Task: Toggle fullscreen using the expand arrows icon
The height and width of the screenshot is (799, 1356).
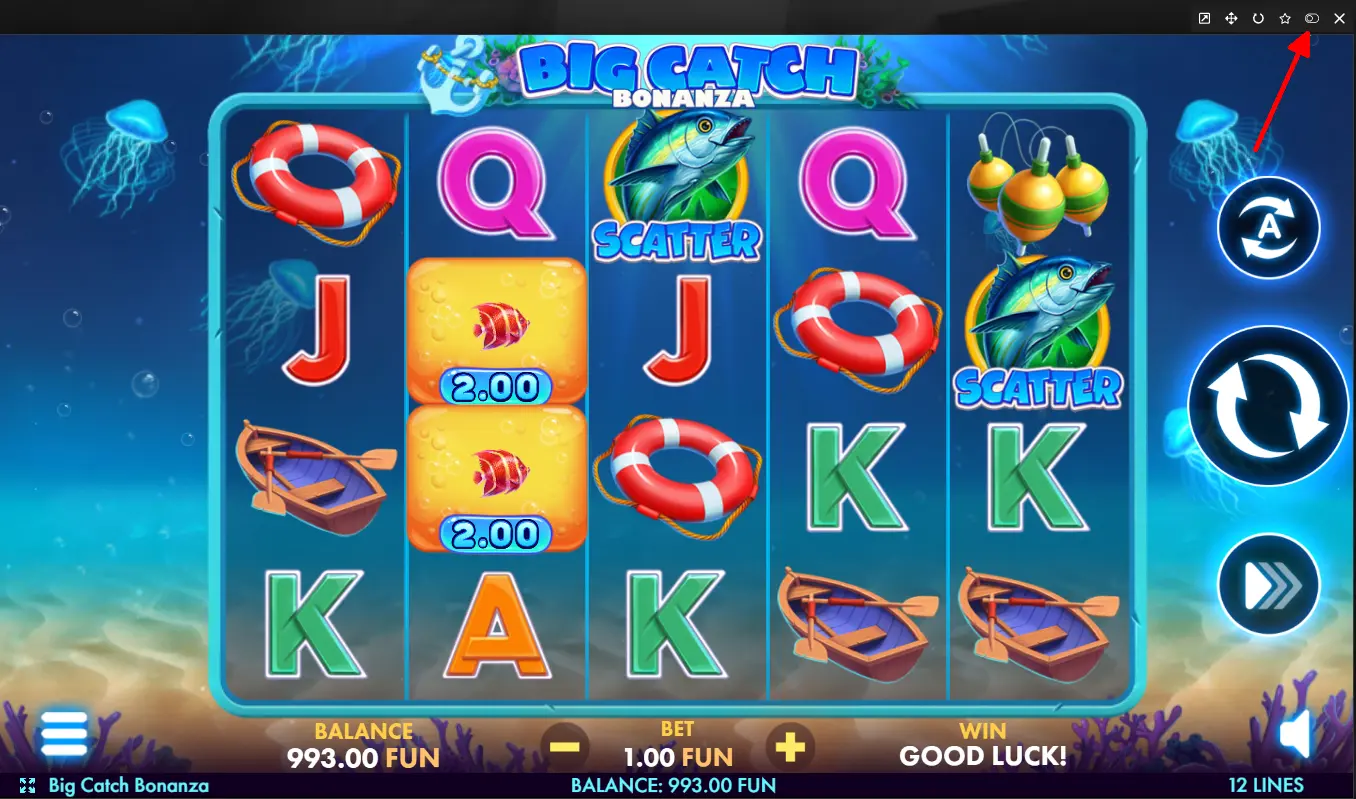Action: tap(27, 786)
